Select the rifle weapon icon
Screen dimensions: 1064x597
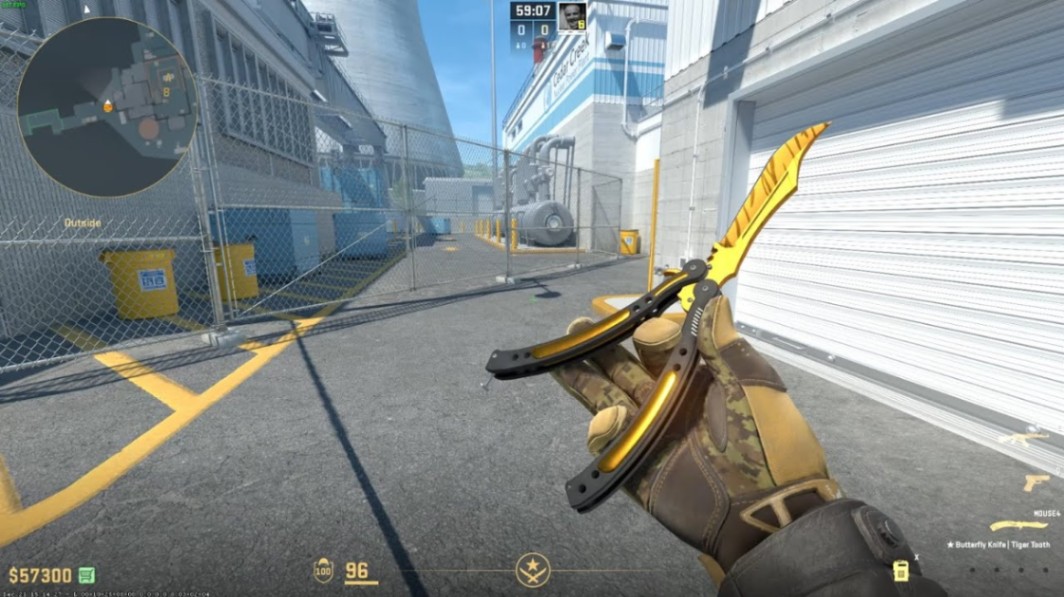click(1023, 437)
